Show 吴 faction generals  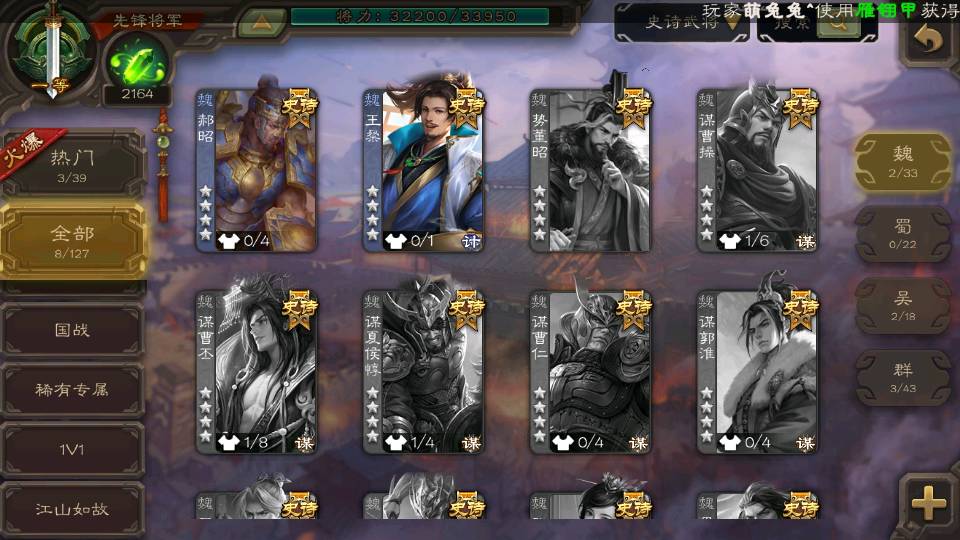point(902,306)
